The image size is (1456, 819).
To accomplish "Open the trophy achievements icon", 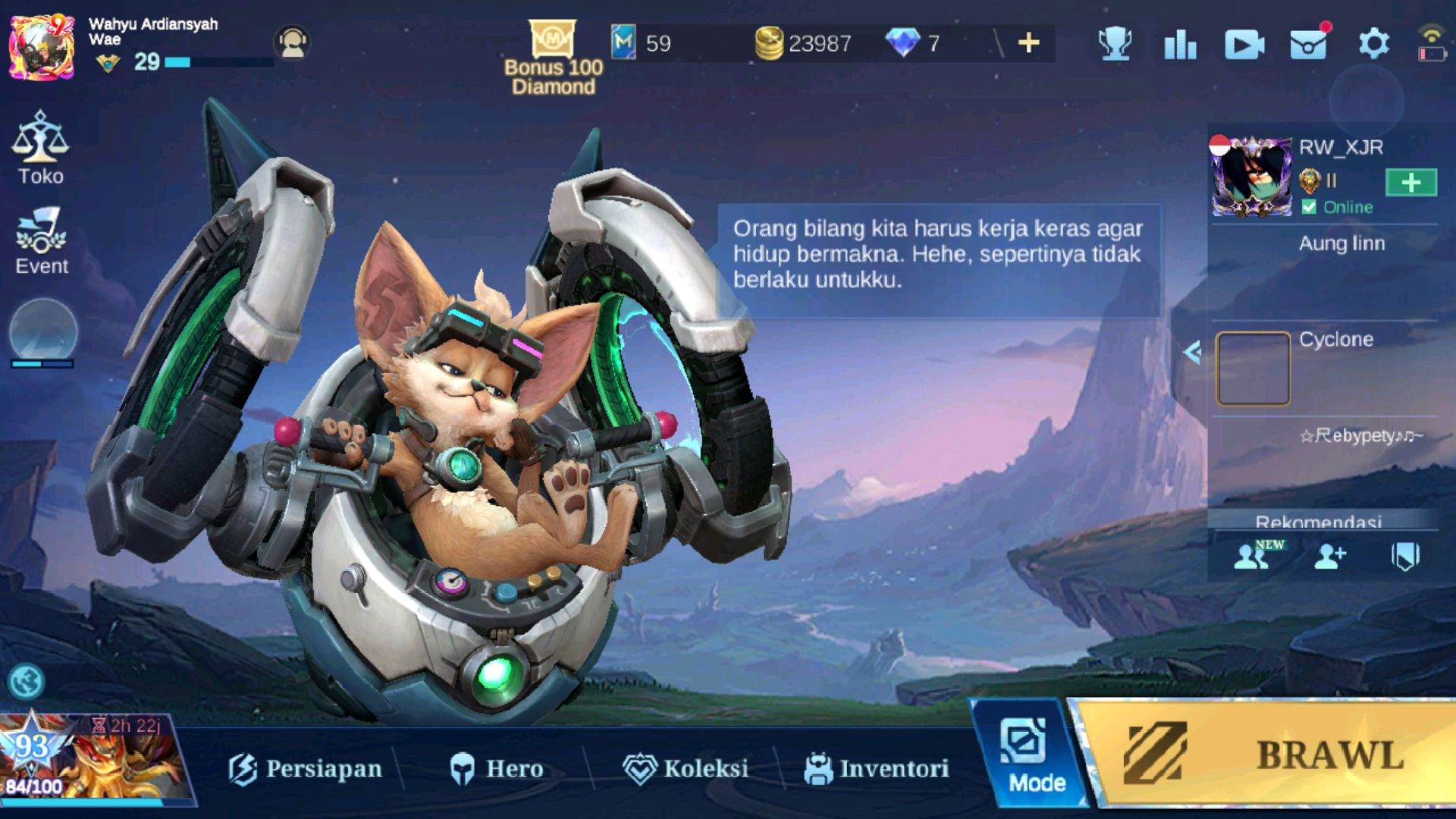I will coord(1116,43).
